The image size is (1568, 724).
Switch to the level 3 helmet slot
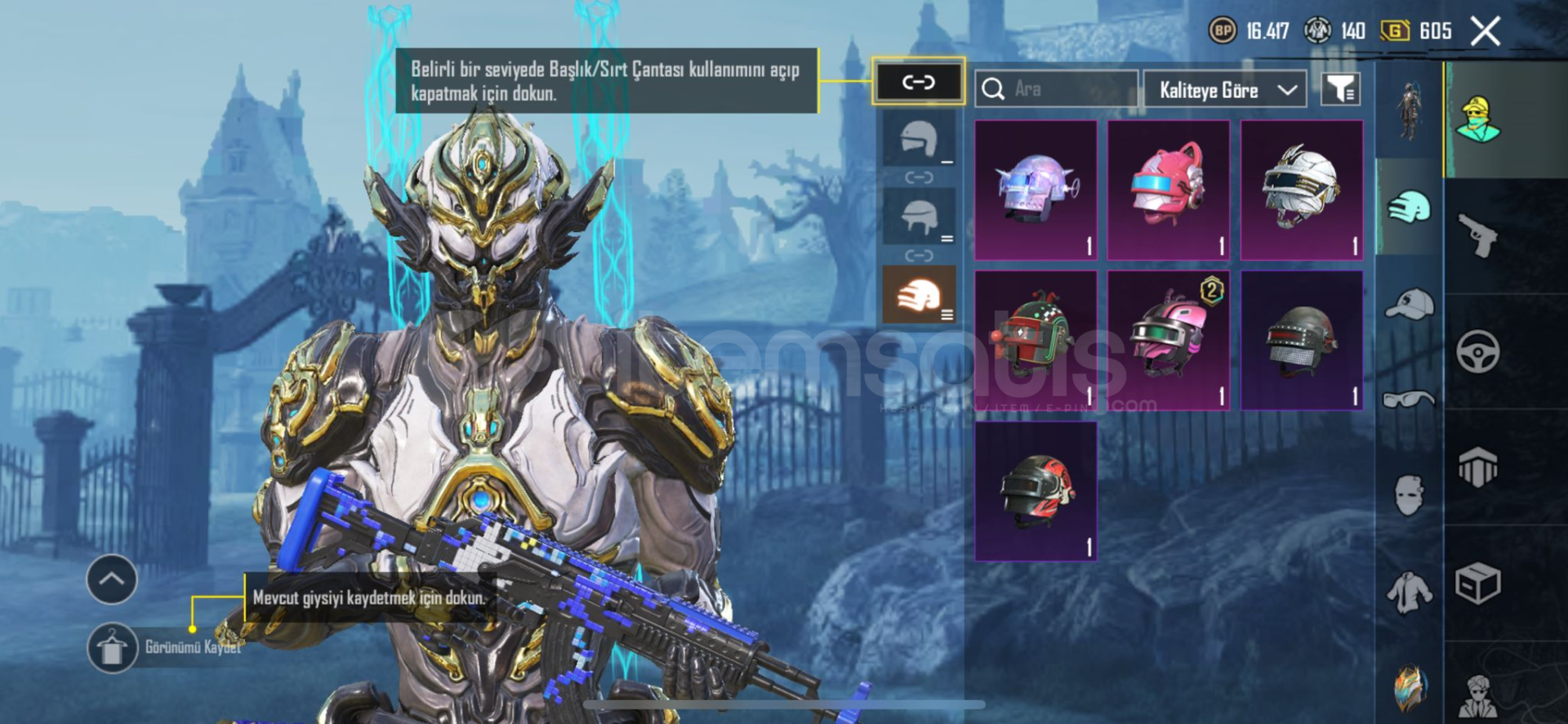pos(919,294)
